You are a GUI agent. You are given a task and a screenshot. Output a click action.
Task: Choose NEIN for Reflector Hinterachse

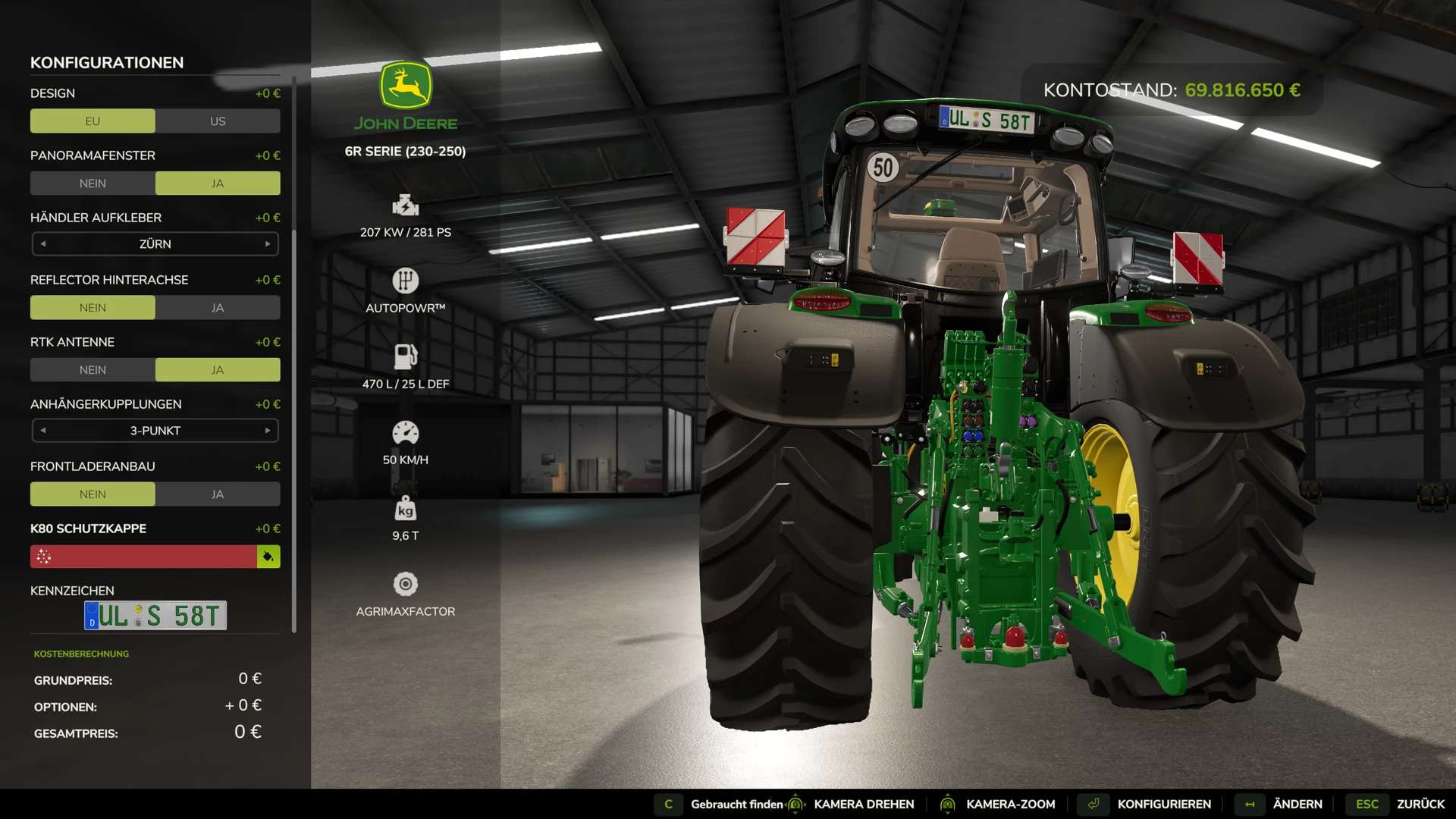tap(93, 308)
